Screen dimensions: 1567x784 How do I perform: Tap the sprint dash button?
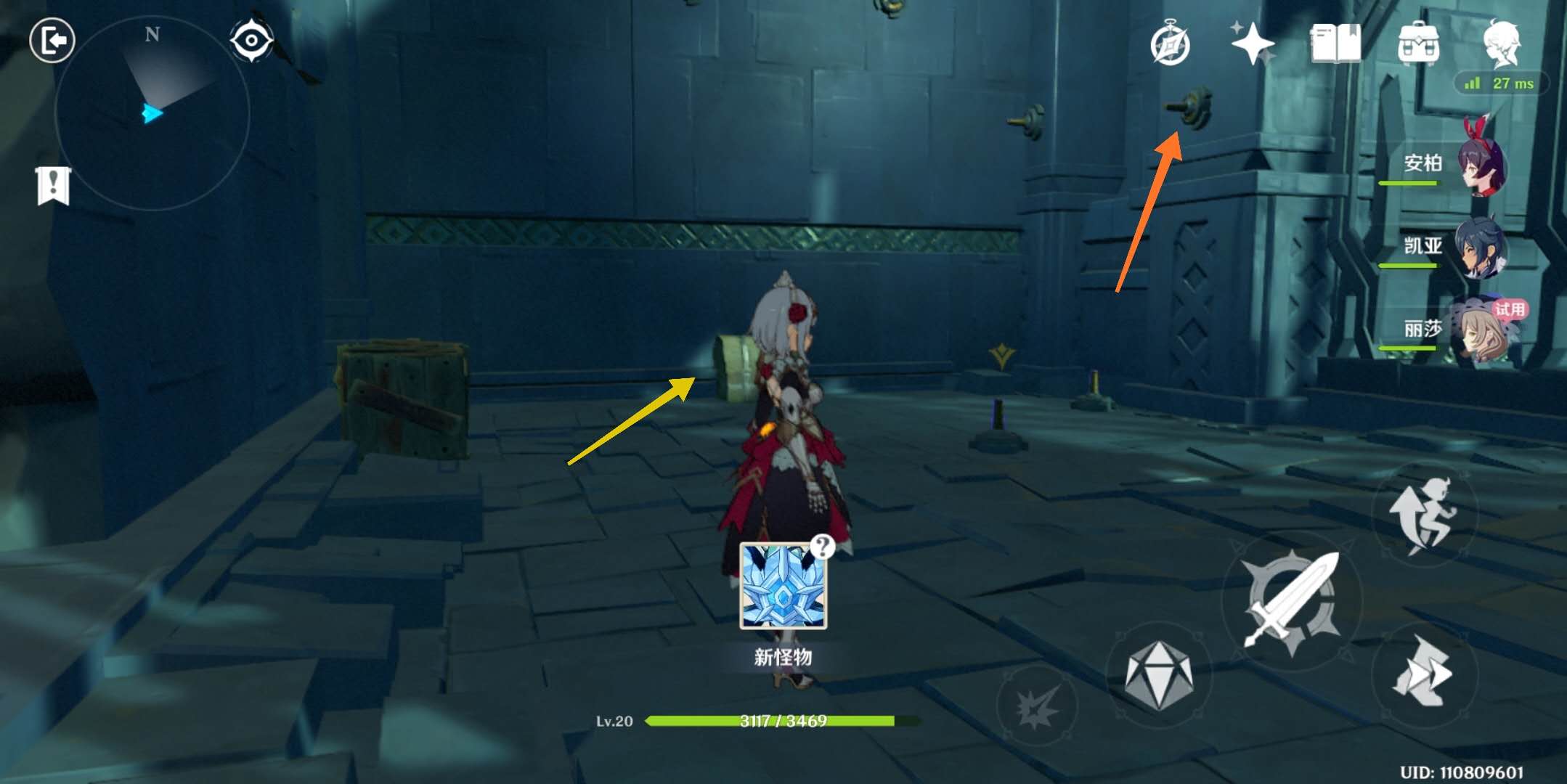[x=1422, y=672]
